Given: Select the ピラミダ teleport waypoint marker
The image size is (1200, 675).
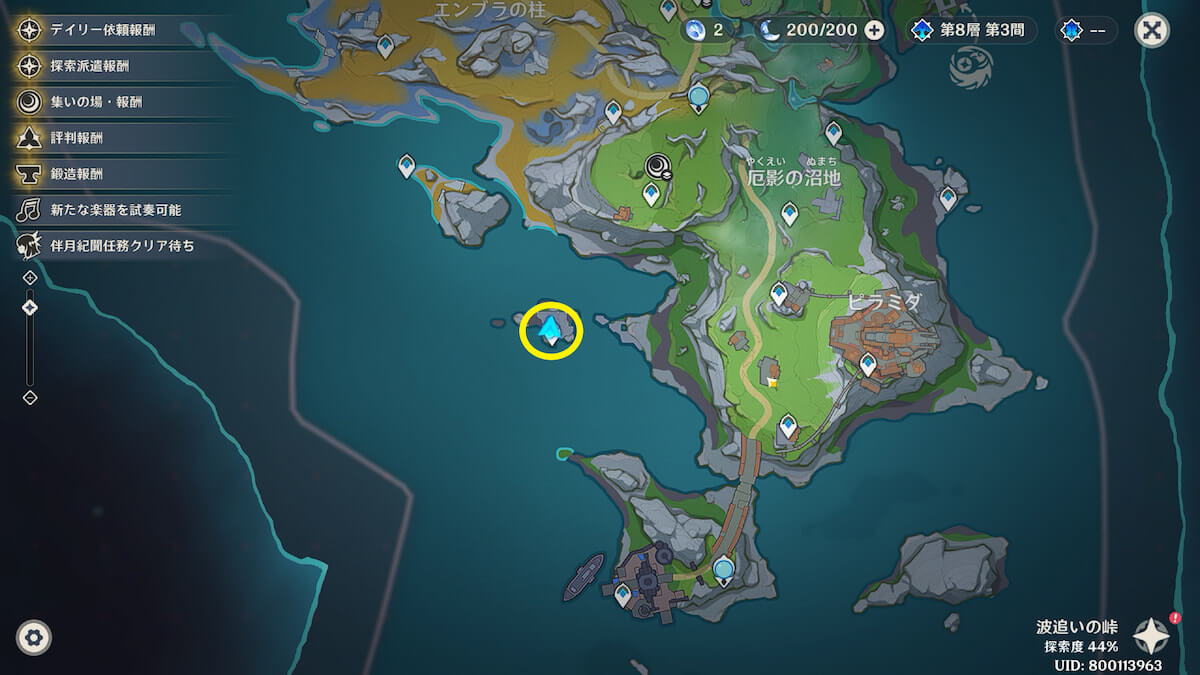Looking at the screenshot, I should pyautogui.click(x=868, y=365).
